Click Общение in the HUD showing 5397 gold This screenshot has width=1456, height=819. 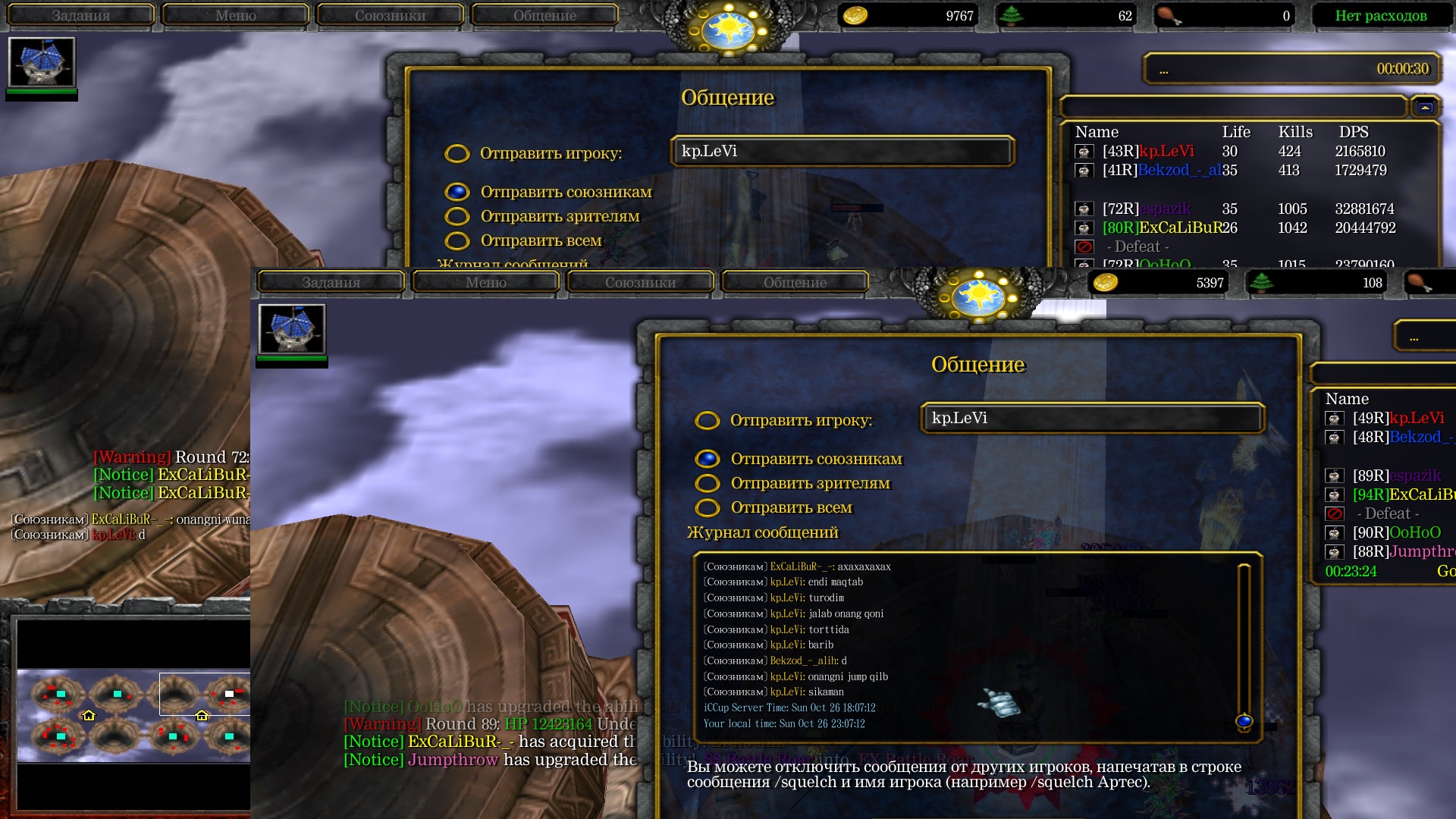[x=795, y=282]
